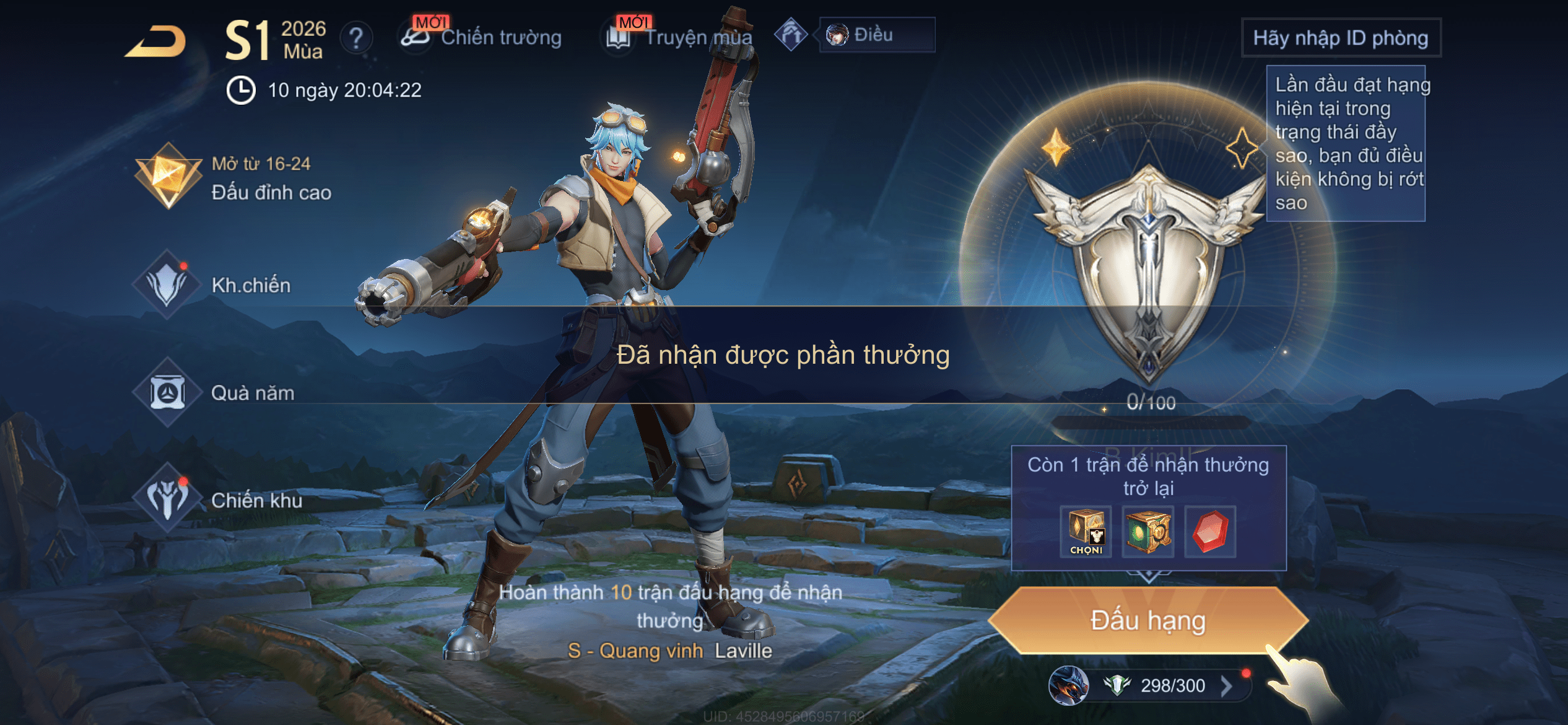1568x725 pixels.
Task: Inspect the red ruby reward icon
Action: tap(1210, 532)
